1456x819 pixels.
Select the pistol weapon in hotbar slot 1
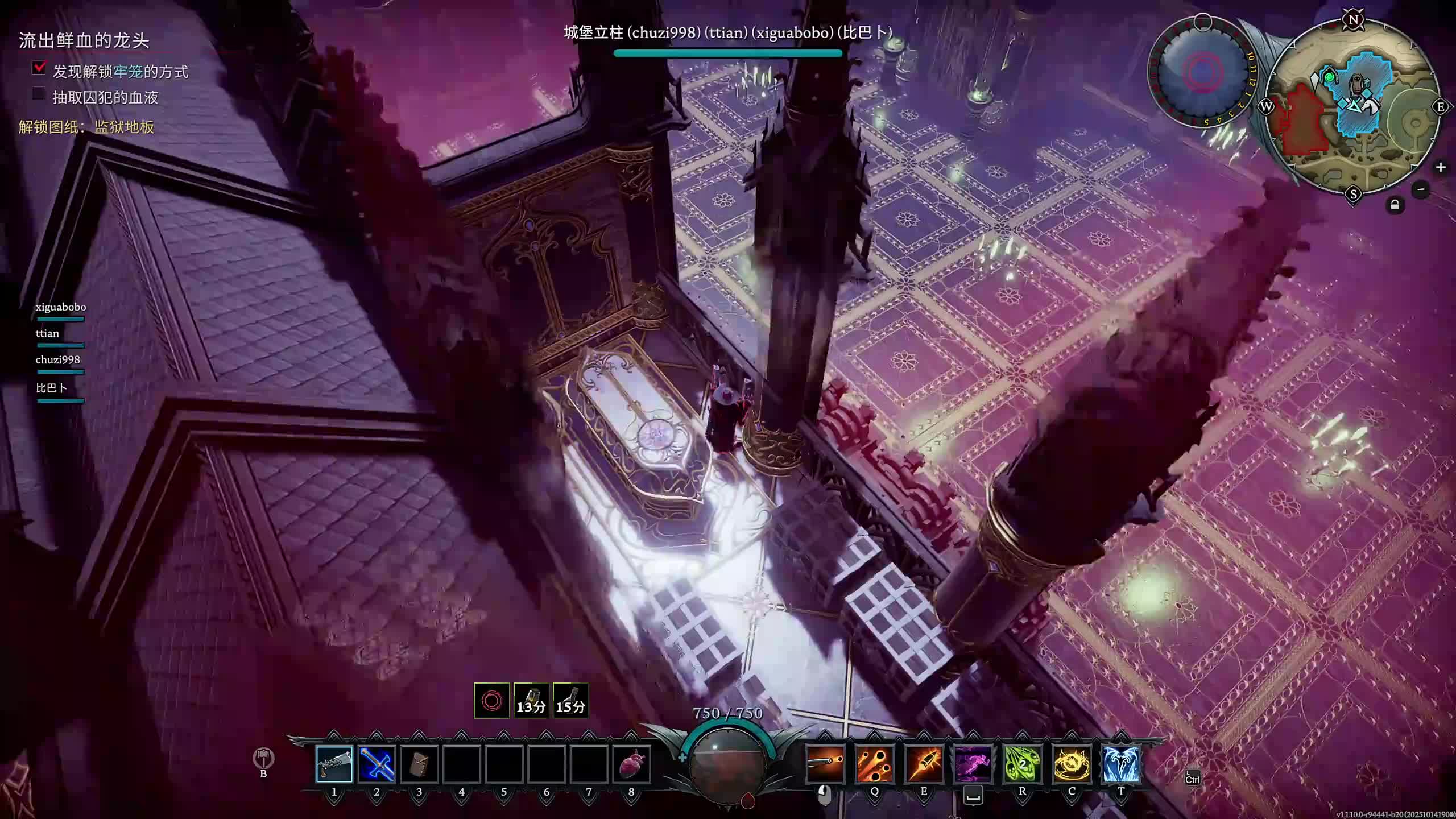point(334,764)
